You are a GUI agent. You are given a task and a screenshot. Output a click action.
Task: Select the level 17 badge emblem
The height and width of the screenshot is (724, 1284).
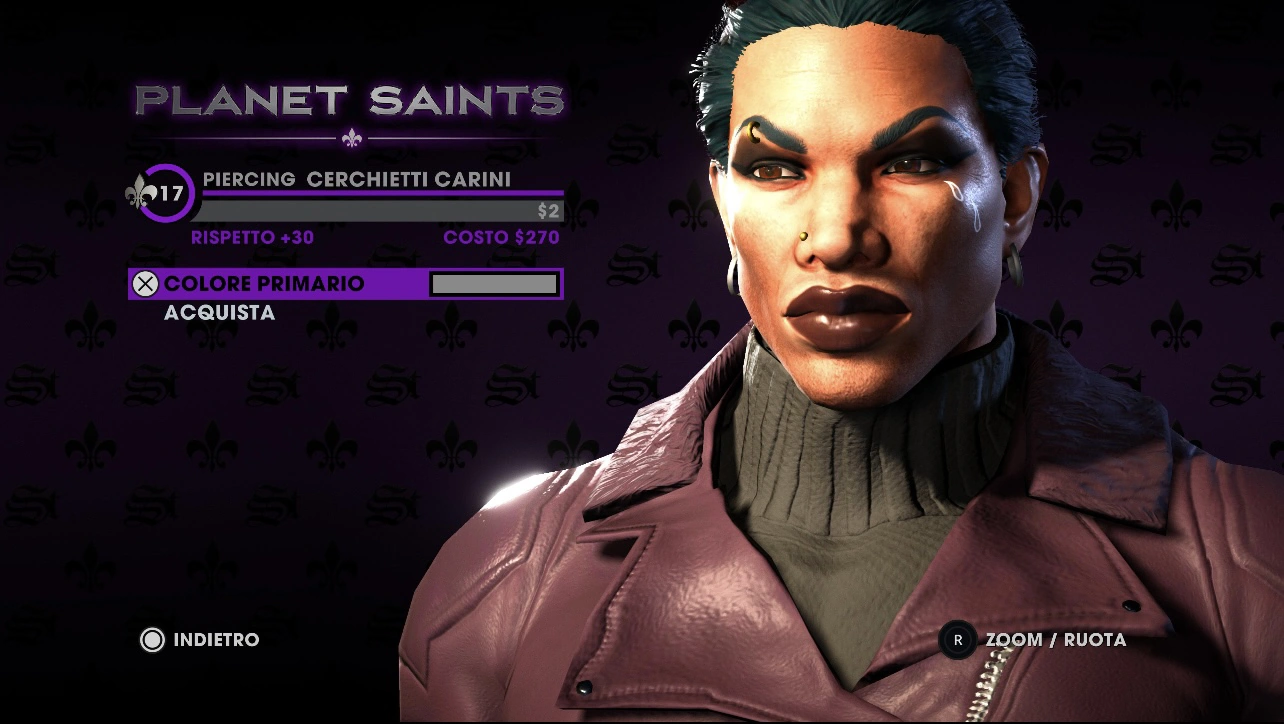166,190
